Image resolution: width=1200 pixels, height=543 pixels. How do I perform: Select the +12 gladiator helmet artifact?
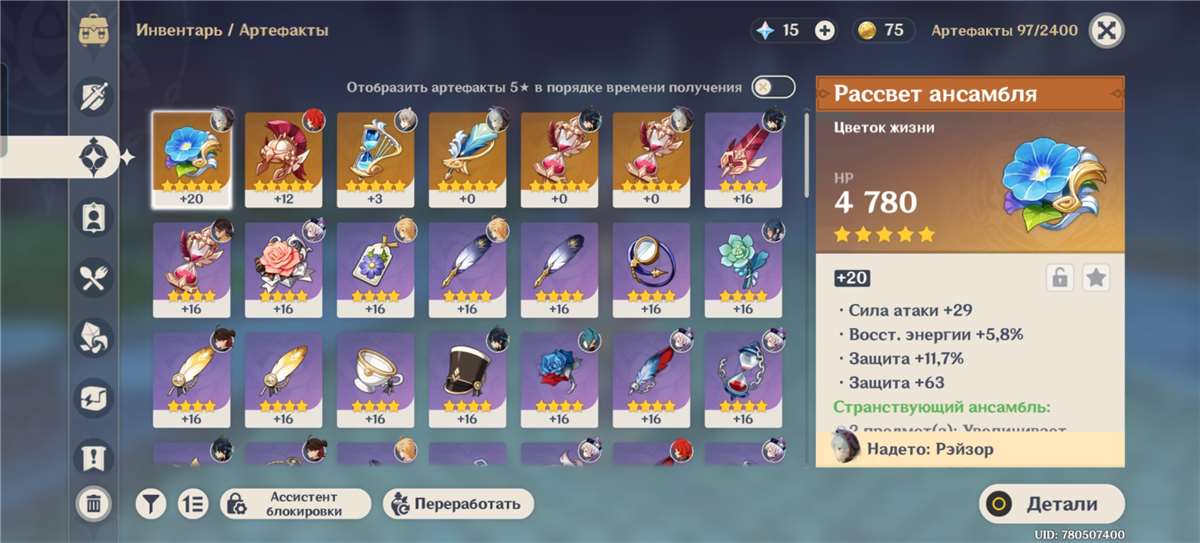(x=283, y=159)
